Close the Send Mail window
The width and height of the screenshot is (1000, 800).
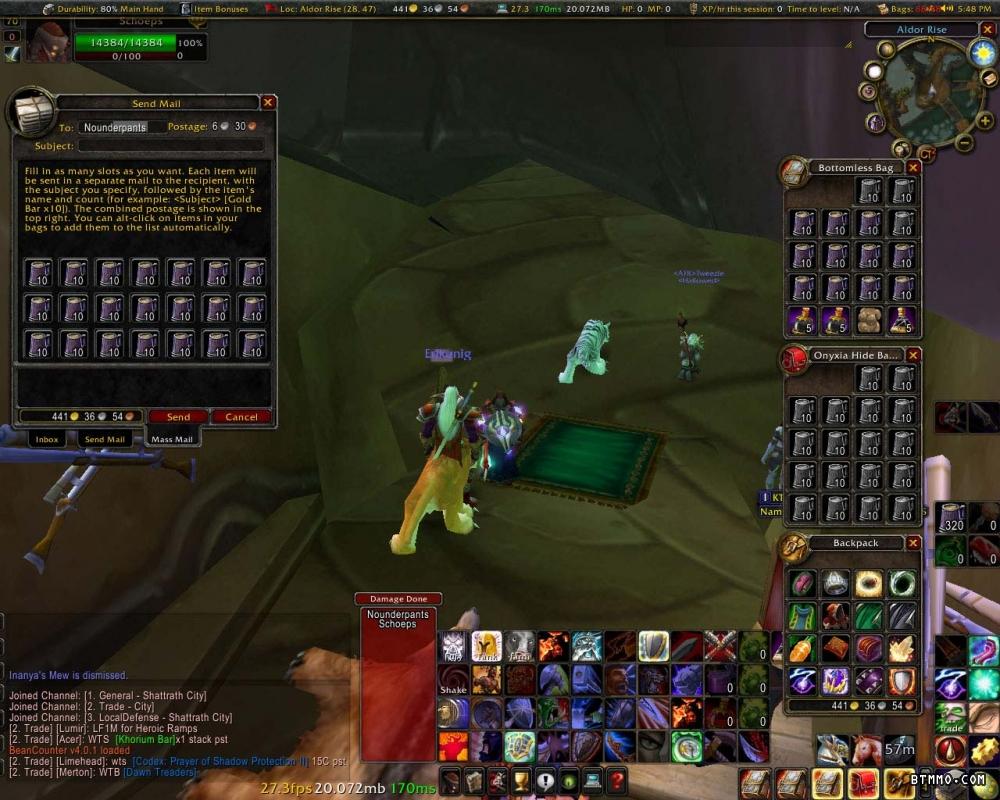(x=268, y=102)
